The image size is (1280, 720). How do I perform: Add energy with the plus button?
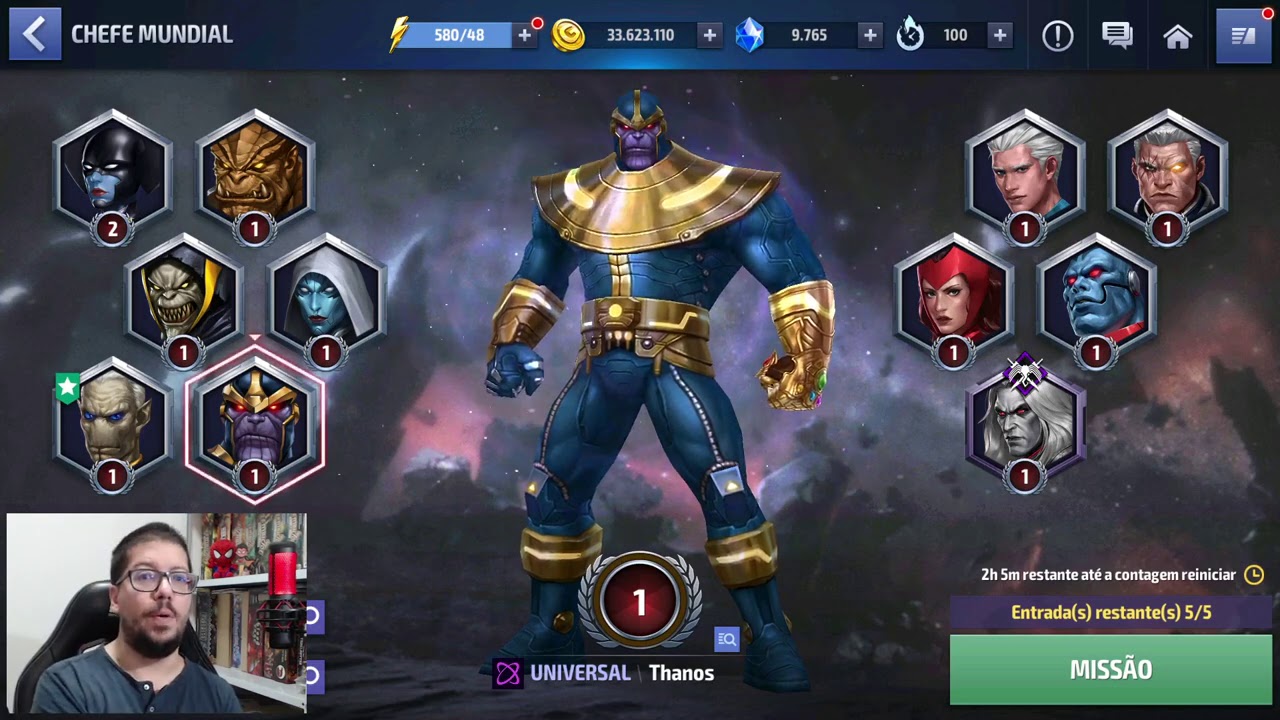[x=524, y=35]
